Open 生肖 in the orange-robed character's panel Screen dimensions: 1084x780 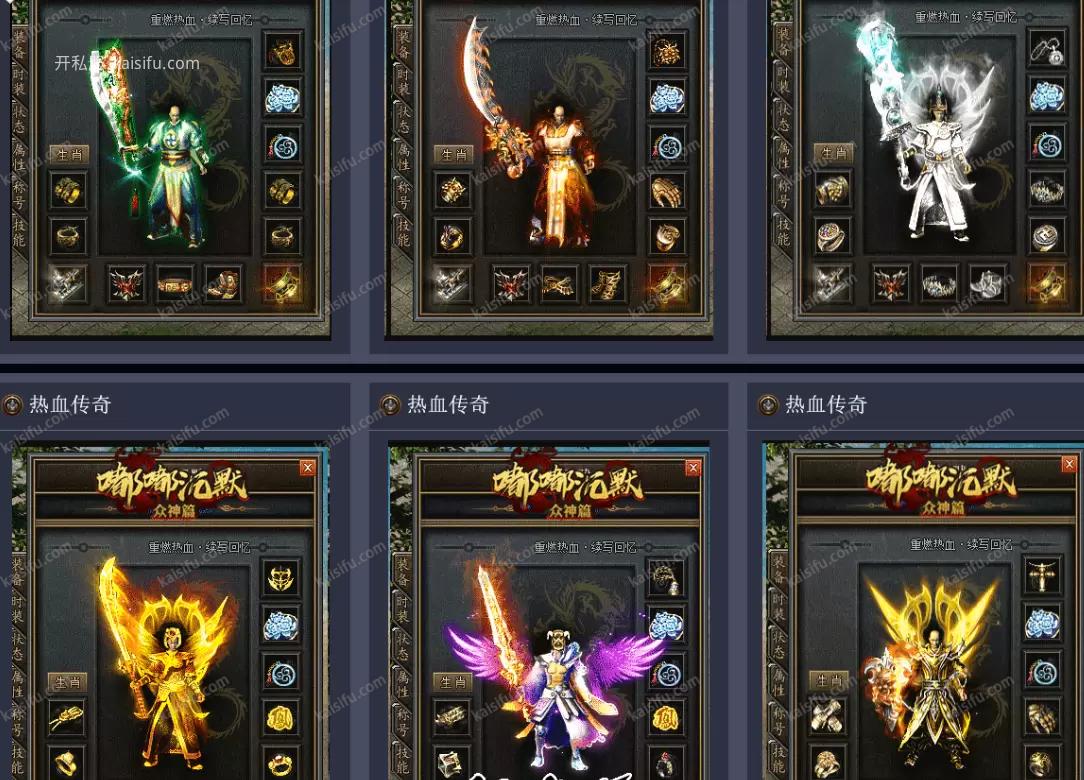pyautogui.click(x=453, y=154)
